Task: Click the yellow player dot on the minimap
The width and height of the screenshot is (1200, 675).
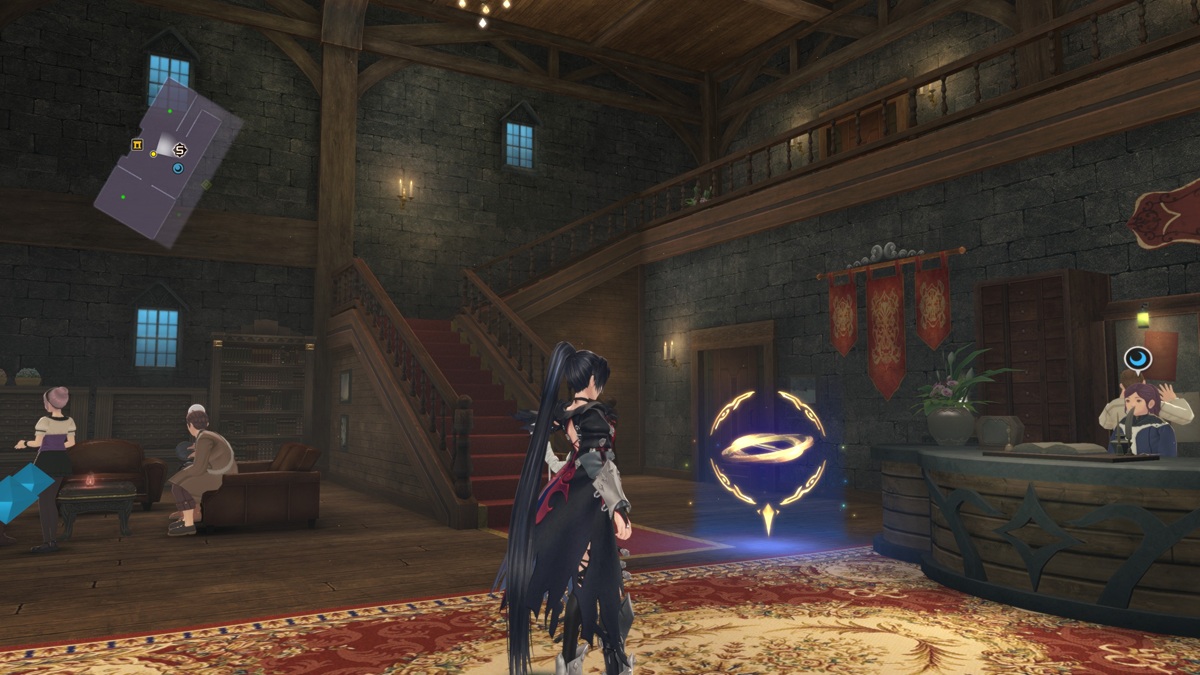Action: point(153,154)
